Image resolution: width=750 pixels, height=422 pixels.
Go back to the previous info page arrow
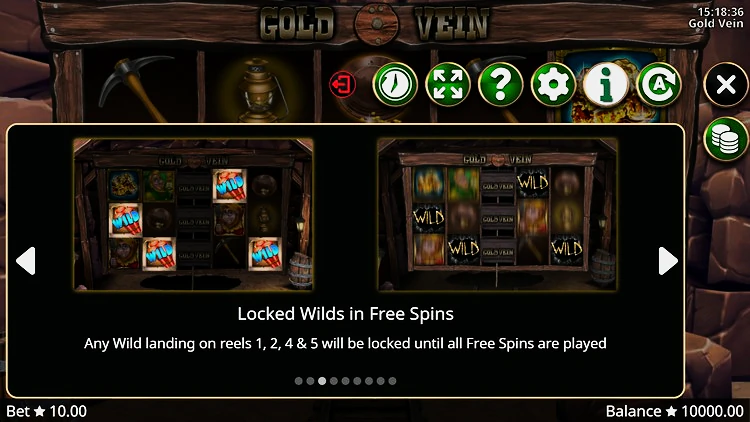(x=26, y=261)
